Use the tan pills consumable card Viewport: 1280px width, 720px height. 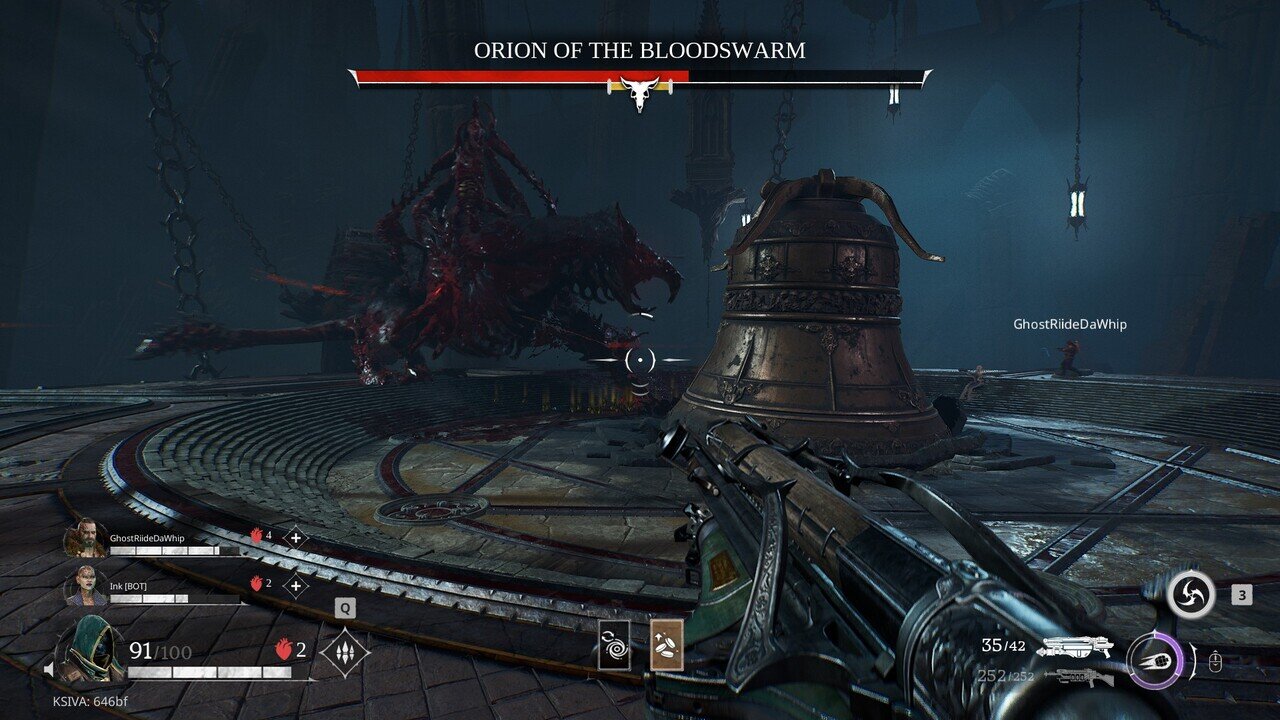[x=666, y=644]
